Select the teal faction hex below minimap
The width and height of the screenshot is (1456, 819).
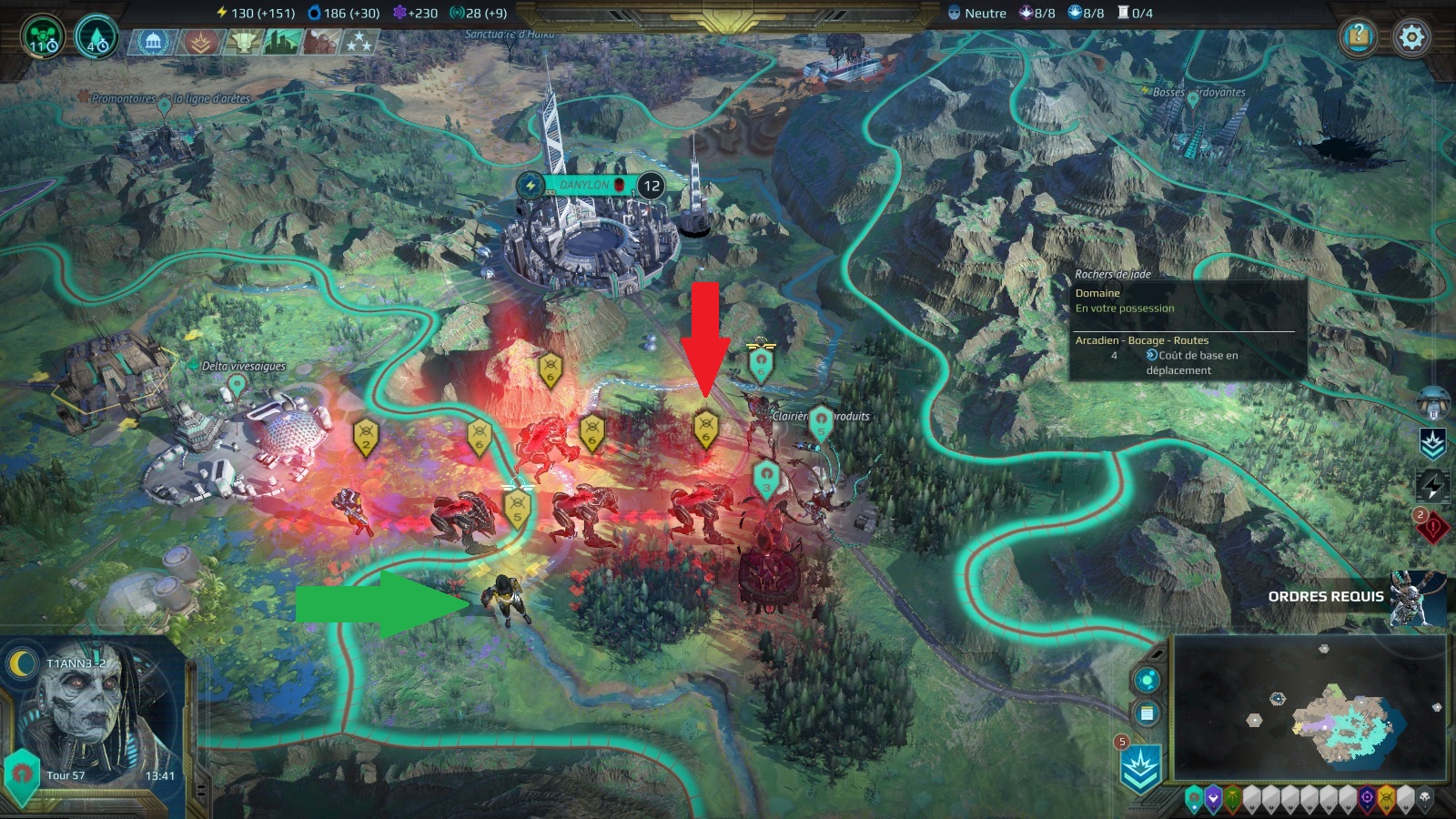coord(1193,797)
